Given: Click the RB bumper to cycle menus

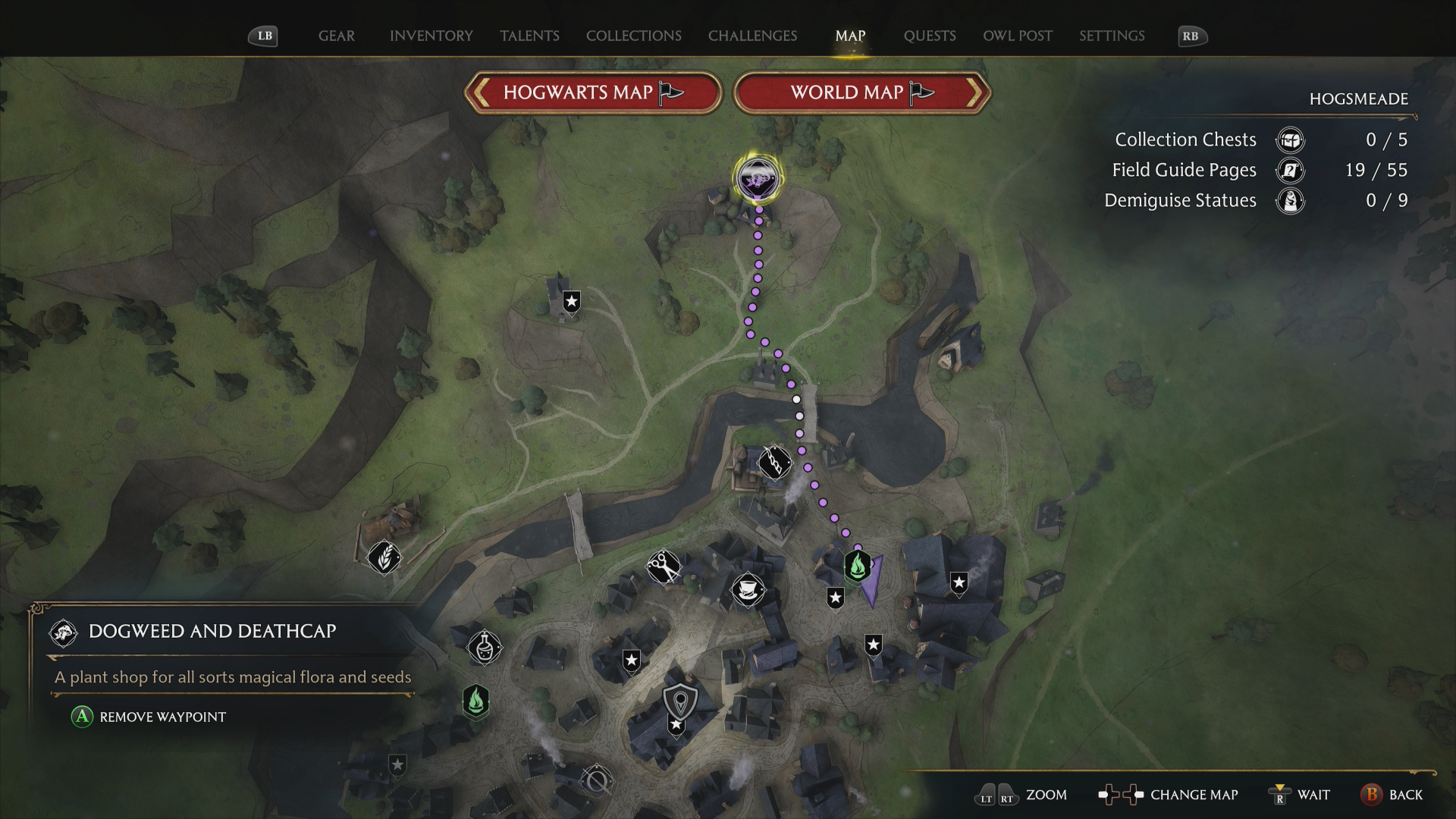Looking at the screenshot, I should click(x=1191, y=36).
